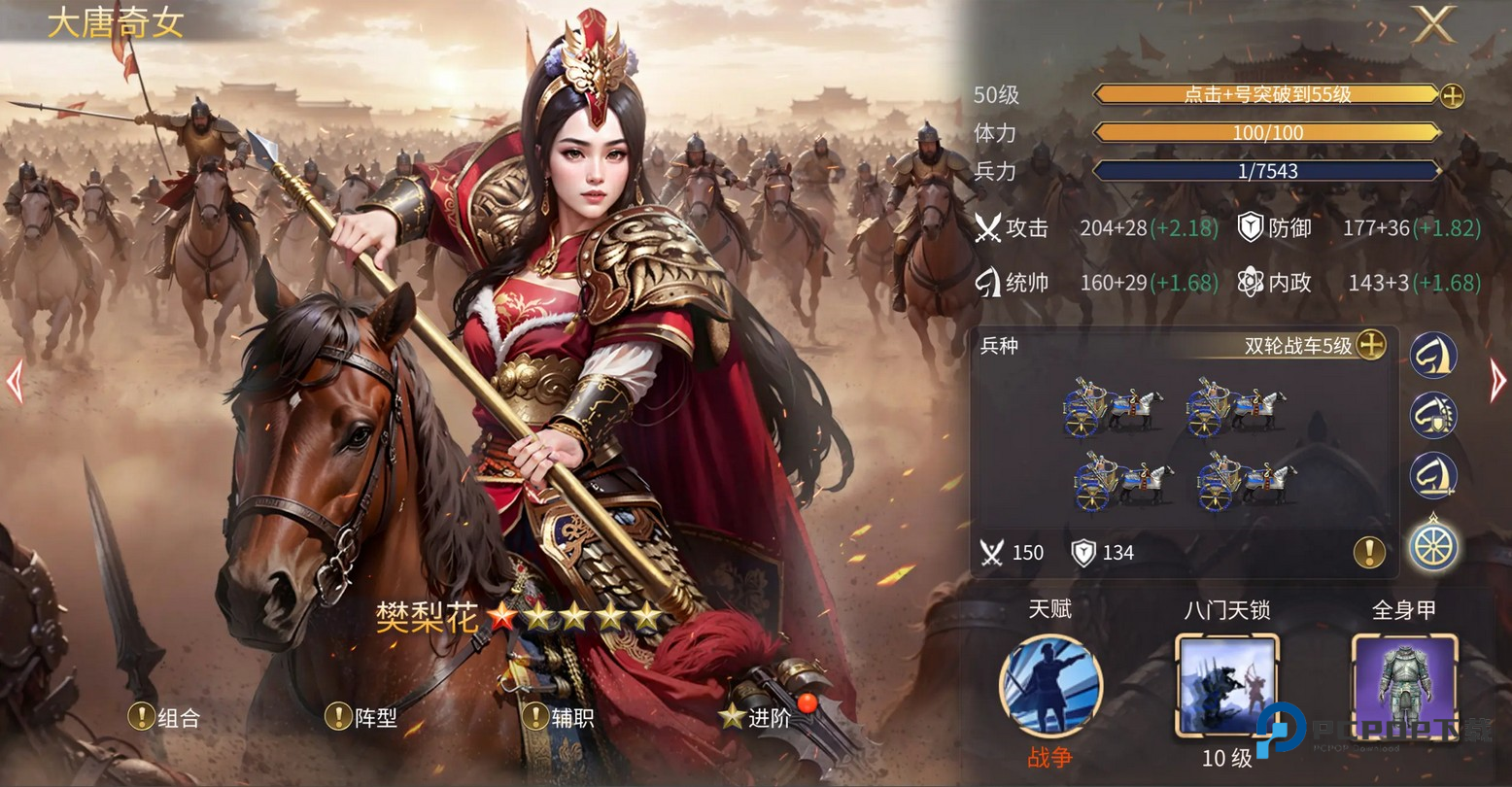1512x787 pixels.
Task: Open the 组合 combination menu
Action: click(x=165, y=718)
